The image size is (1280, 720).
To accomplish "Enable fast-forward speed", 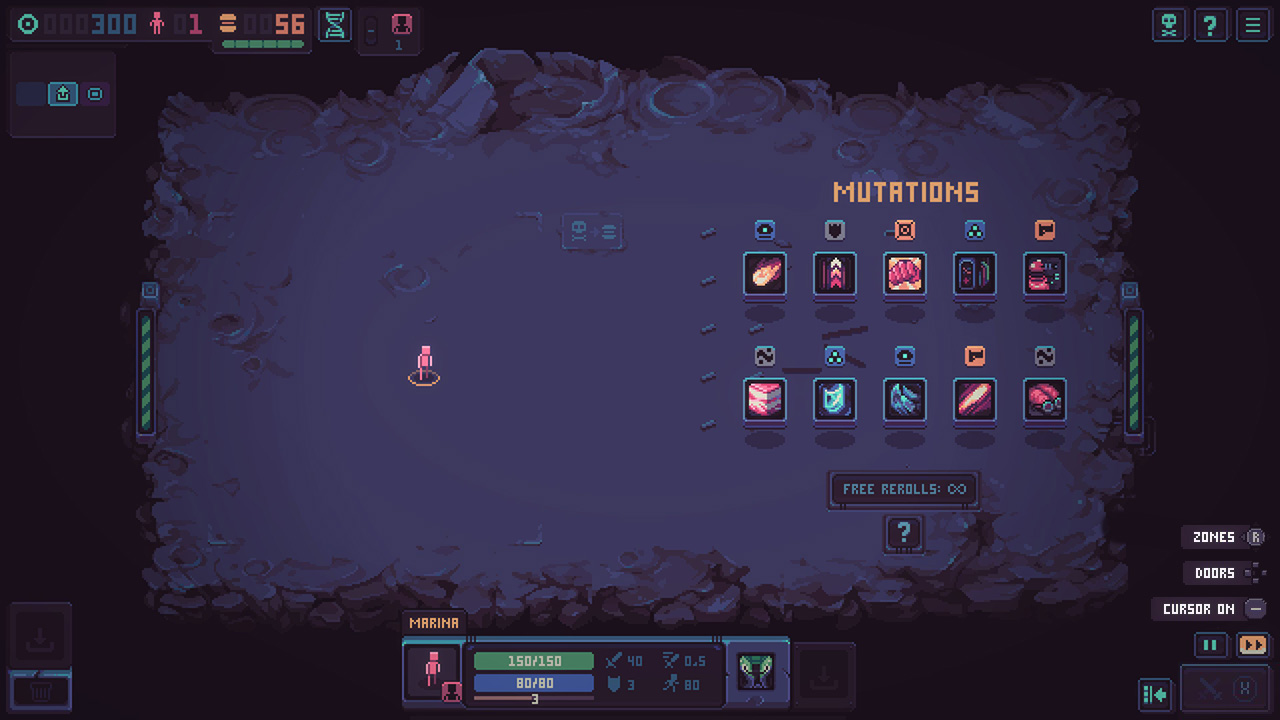I will tap(1253, 645).
